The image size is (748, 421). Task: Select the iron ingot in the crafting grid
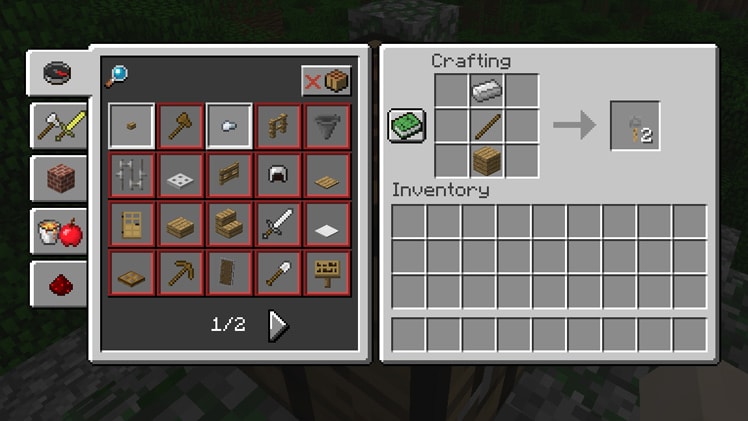(487, 91)
